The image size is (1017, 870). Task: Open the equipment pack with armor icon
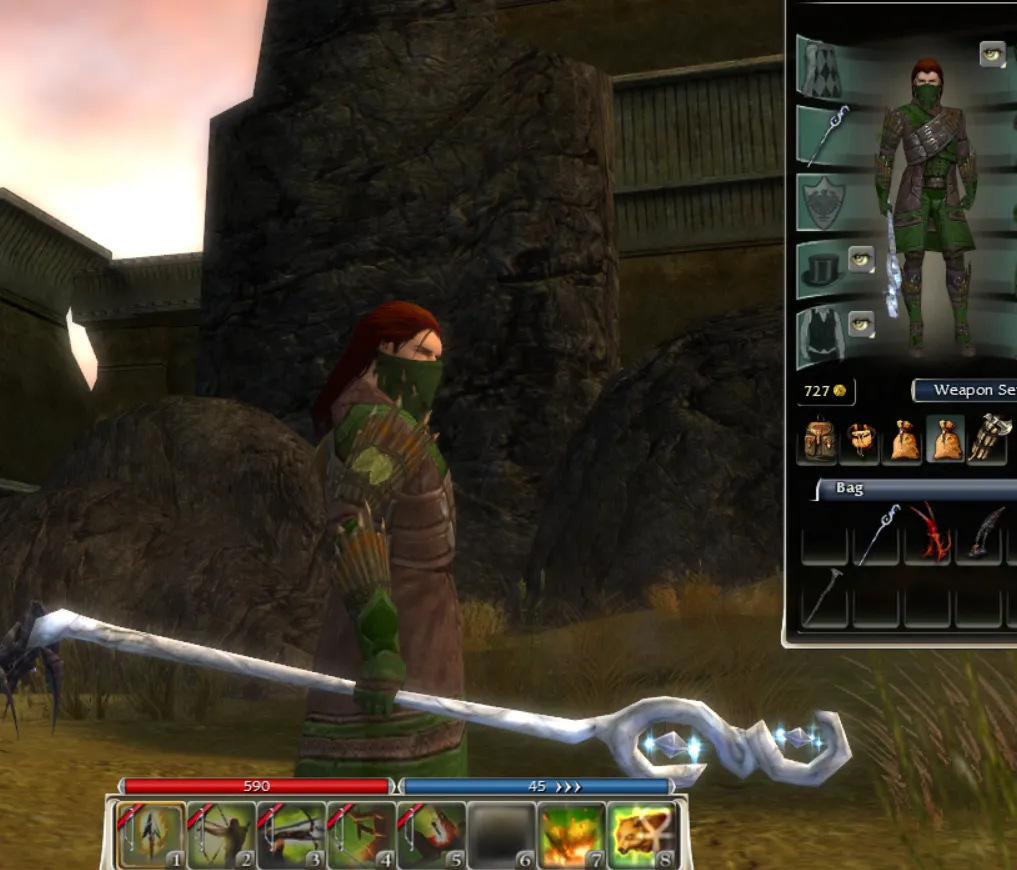988,440
